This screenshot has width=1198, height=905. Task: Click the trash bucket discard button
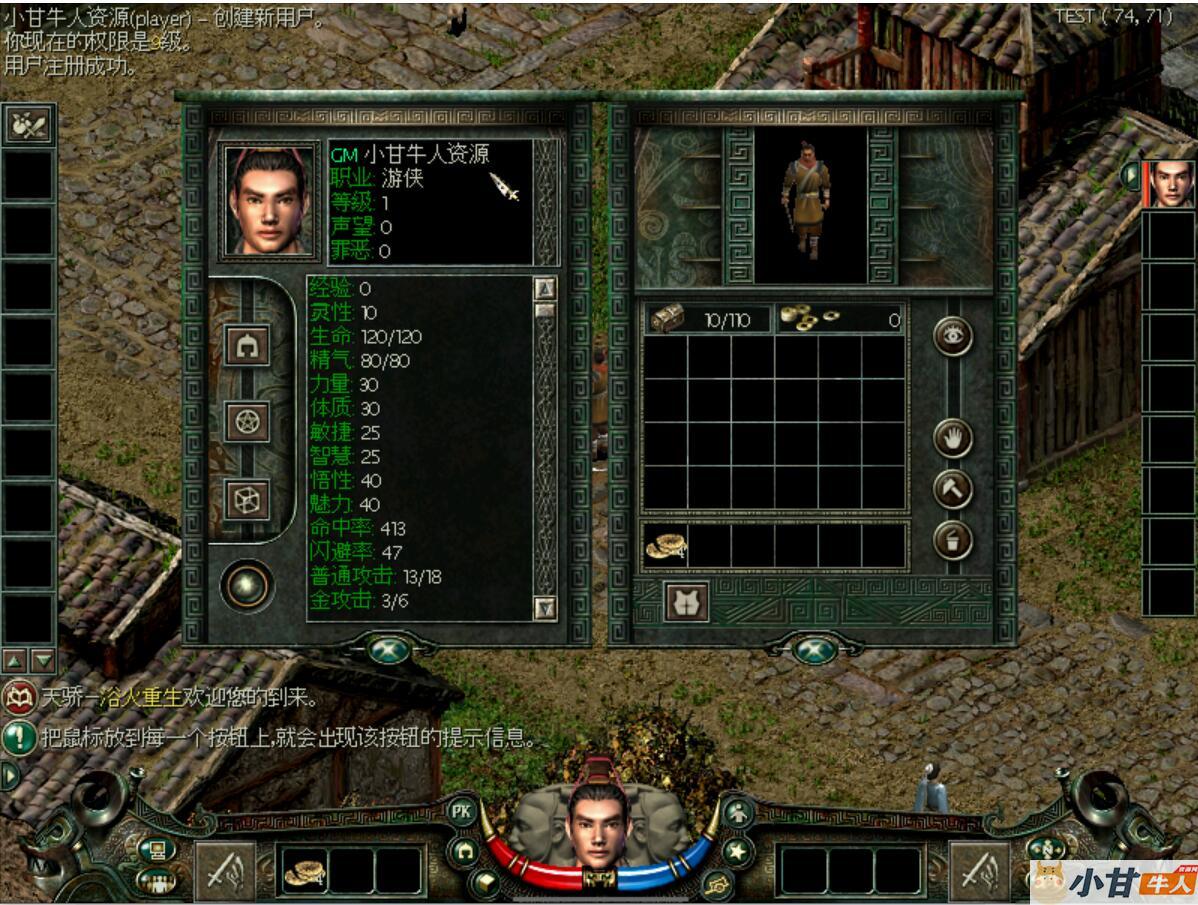point(952,541)
